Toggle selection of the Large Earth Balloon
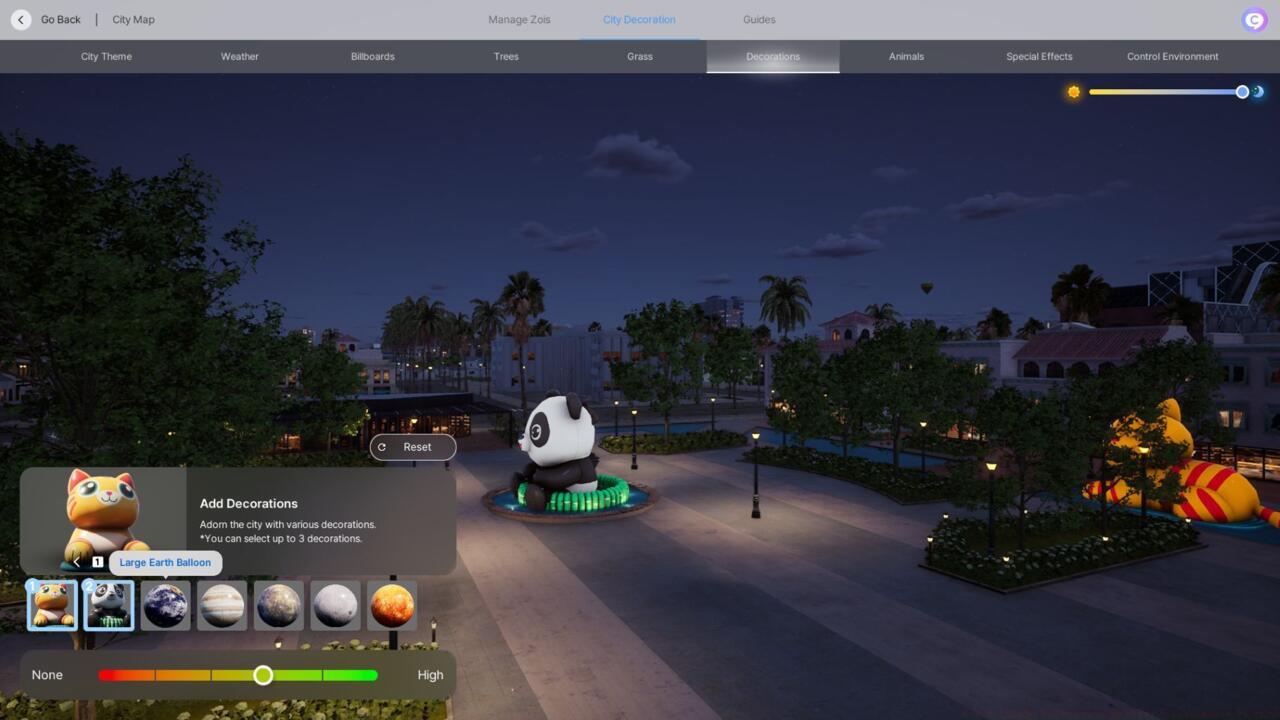Screen dimensions: 1280x720 click(x=165, y=605)
